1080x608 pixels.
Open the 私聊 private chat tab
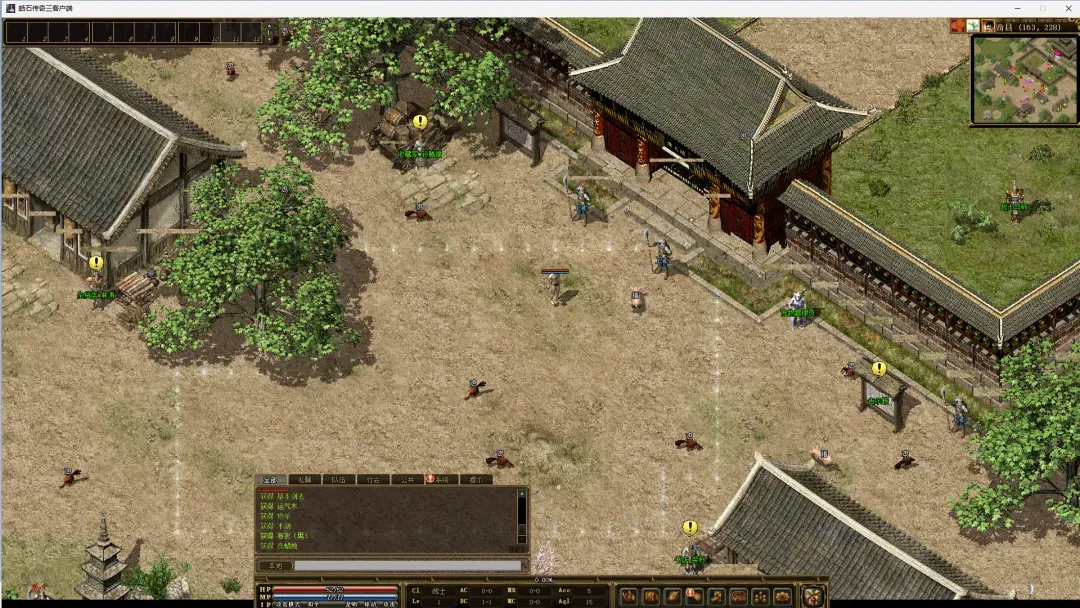305,479
